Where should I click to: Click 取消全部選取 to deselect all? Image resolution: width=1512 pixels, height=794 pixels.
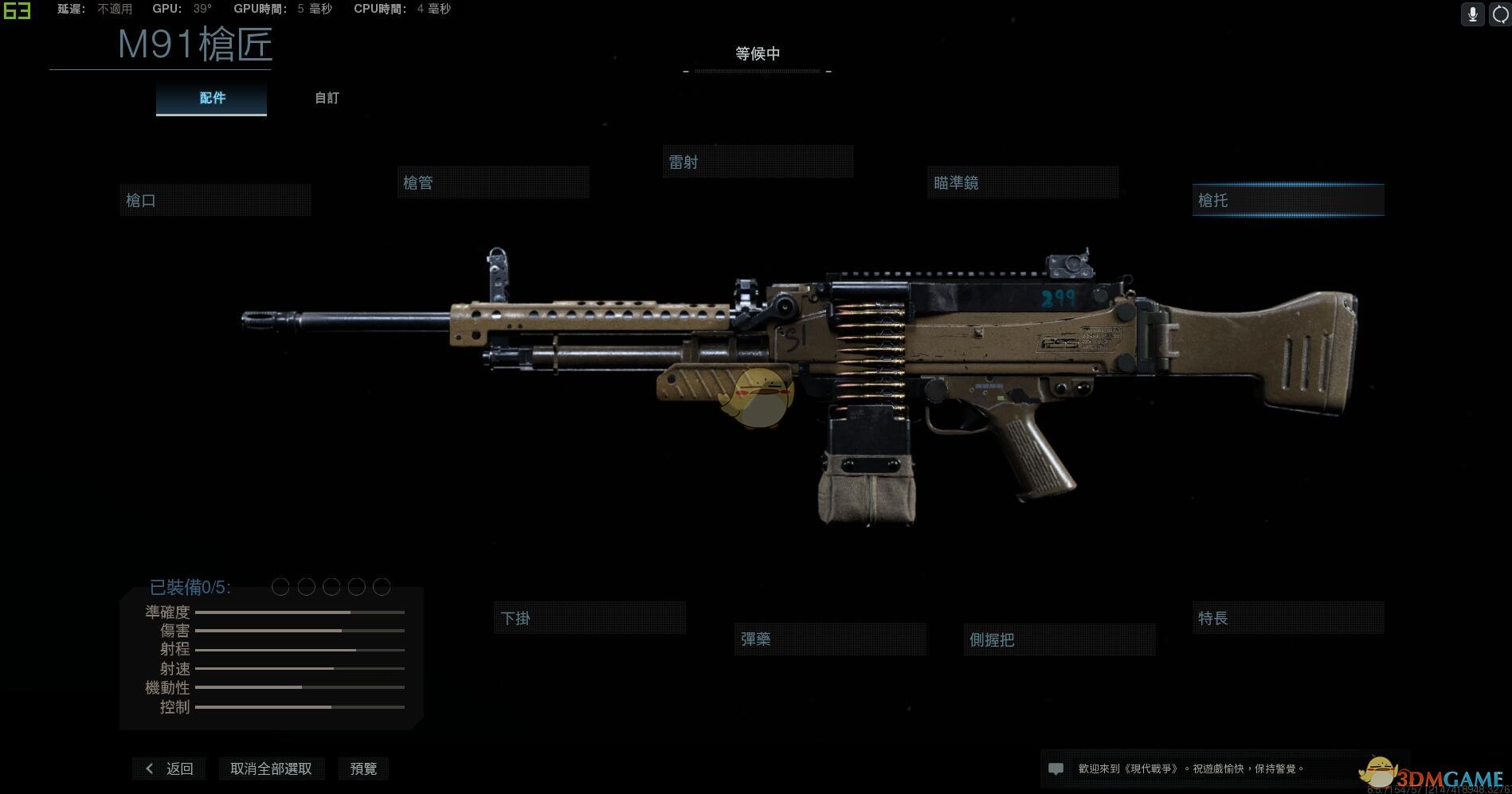(271, 769)
